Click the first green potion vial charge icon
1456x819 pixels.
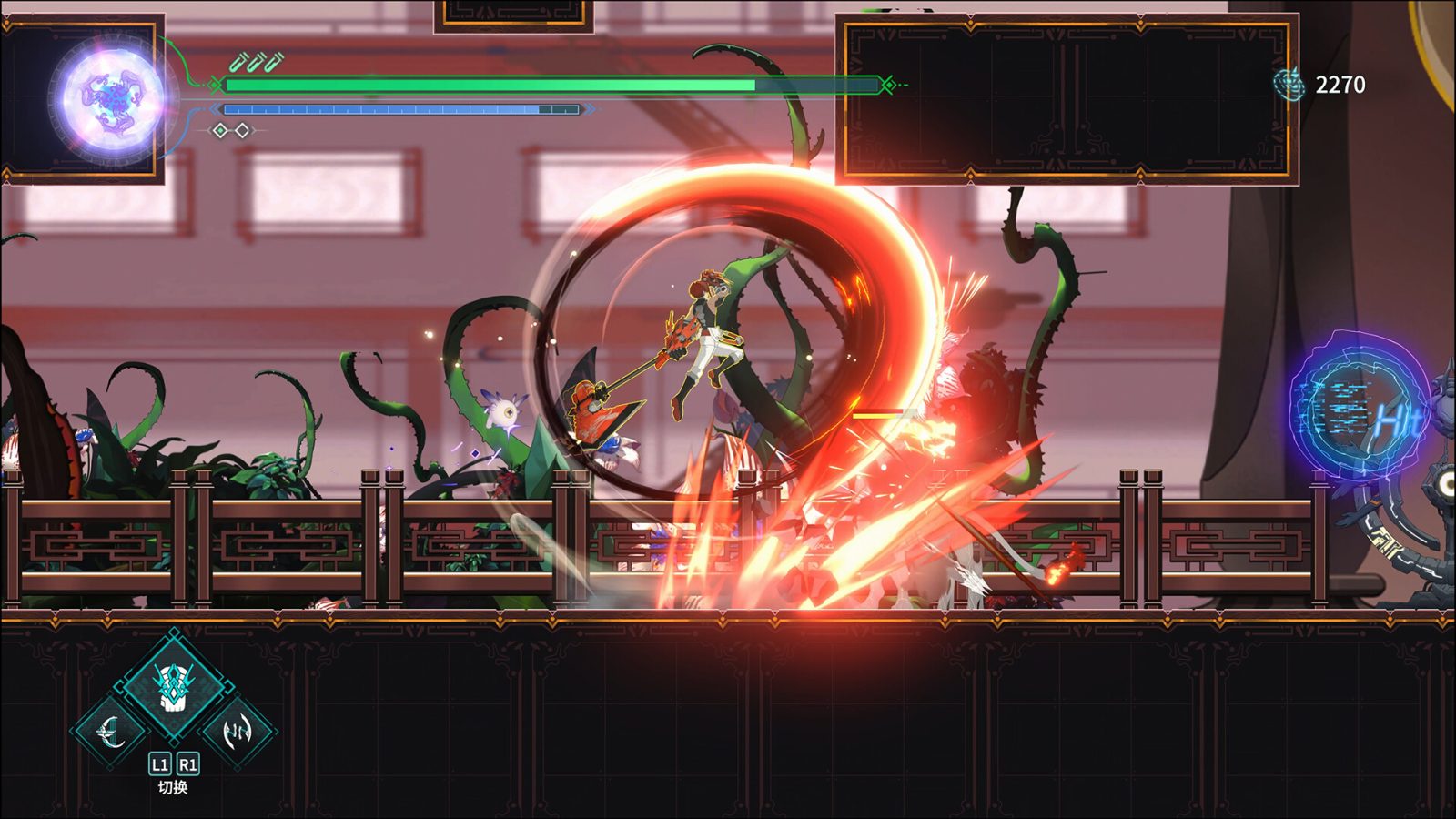pos(237,63)
